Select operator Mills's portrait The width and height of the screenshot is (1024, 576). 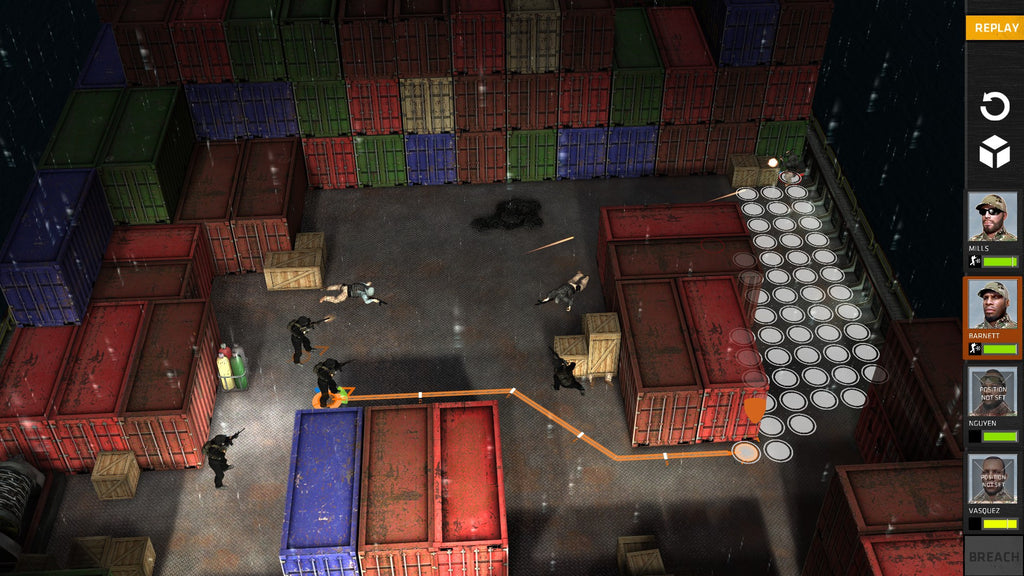tap(992, 217)
